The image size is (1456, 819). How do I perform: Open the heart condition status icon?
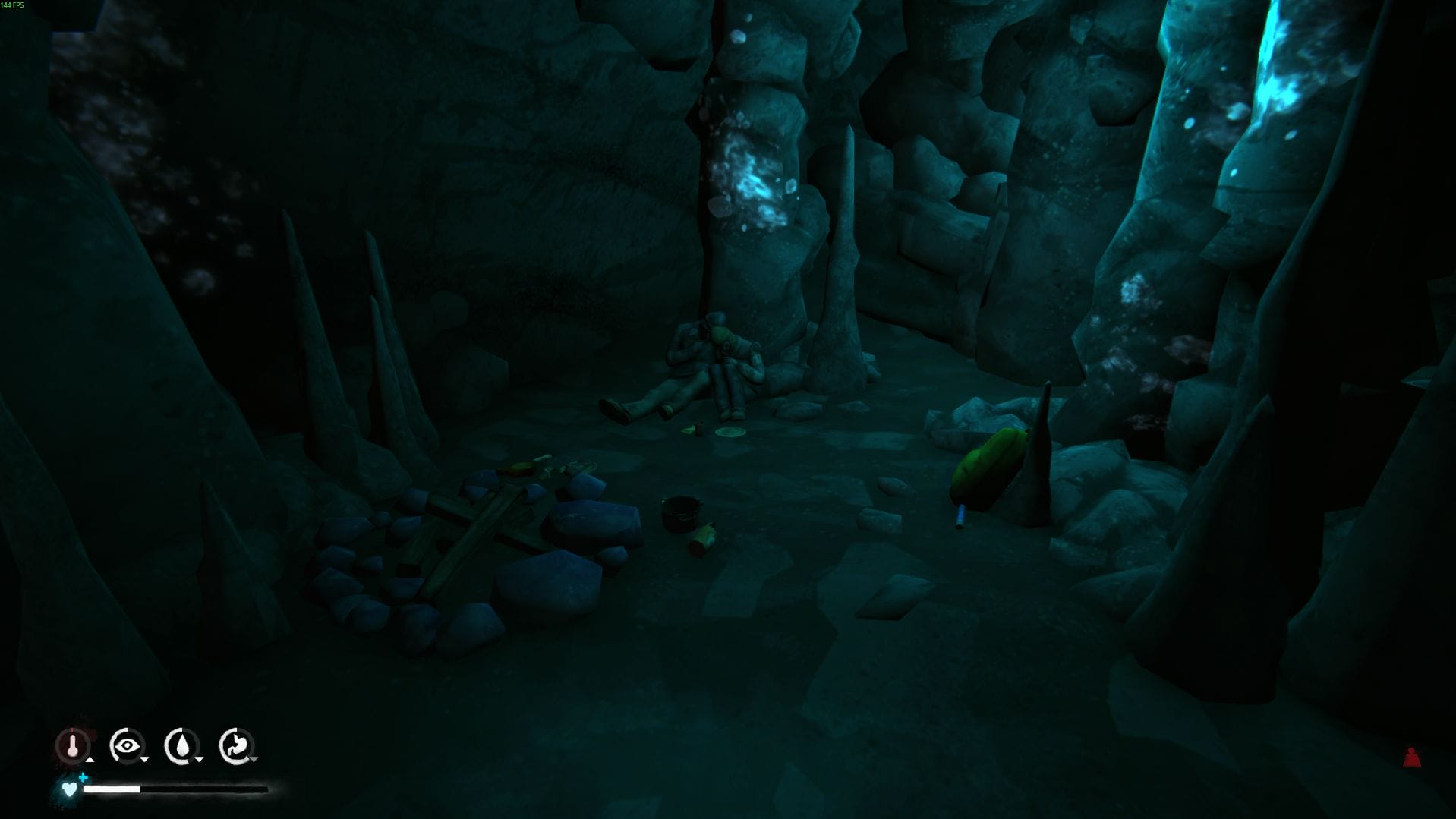pos(70,789)
